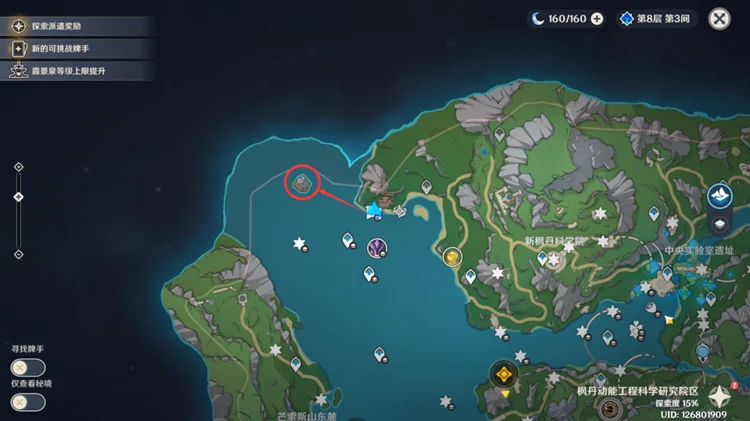Open the region selection mountain icon

tap(720, 196)
